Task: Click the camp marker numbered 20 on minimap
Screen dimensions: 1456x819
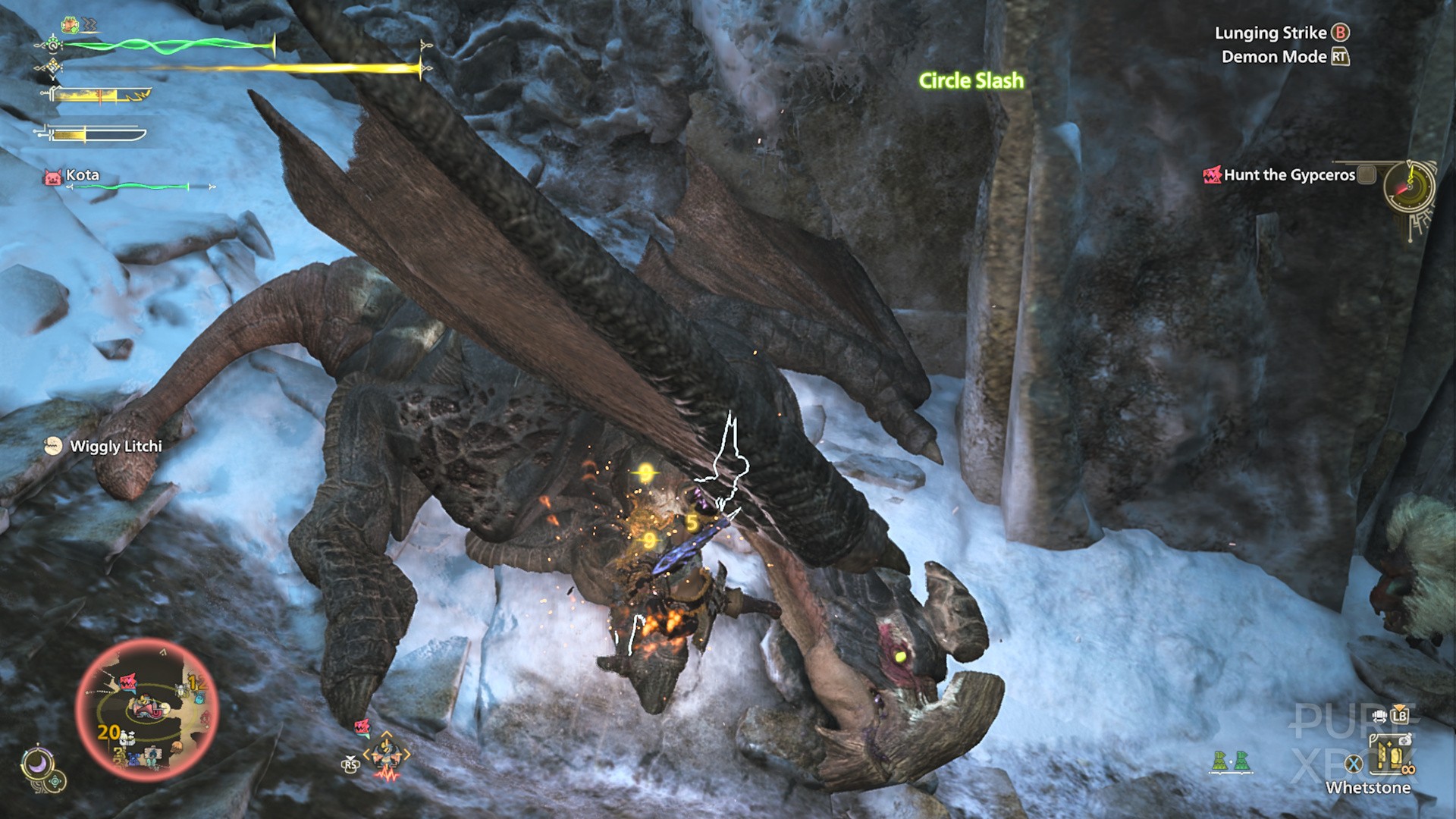Action: 110,733
